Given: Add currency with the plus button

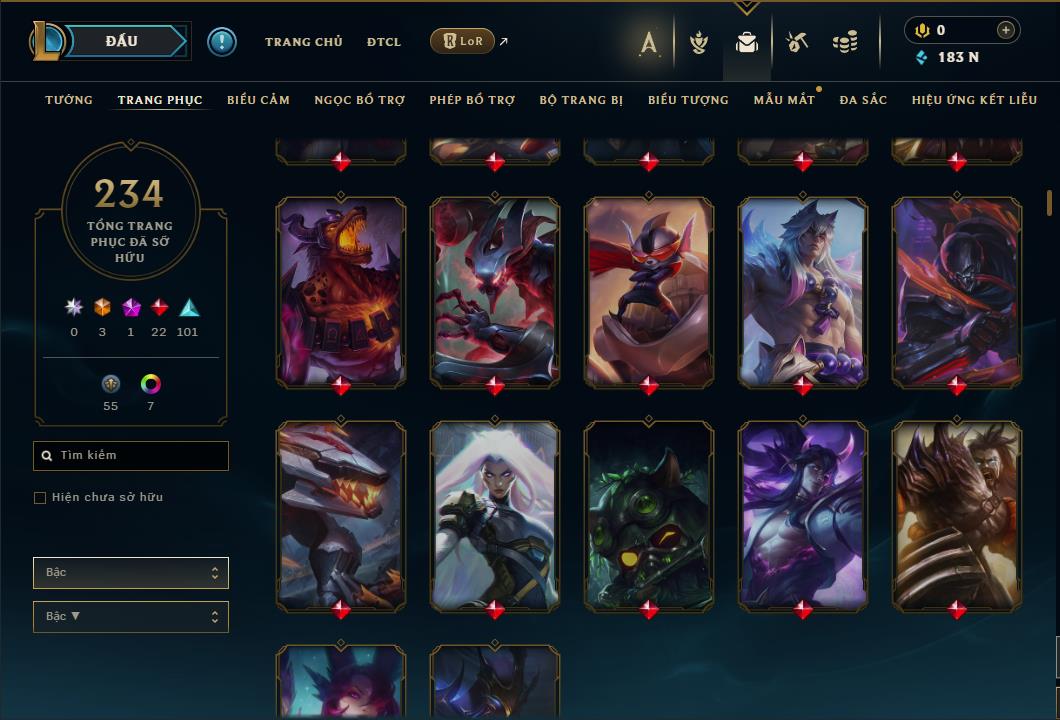Looking at the screenshot, I should click(1006, 30).
